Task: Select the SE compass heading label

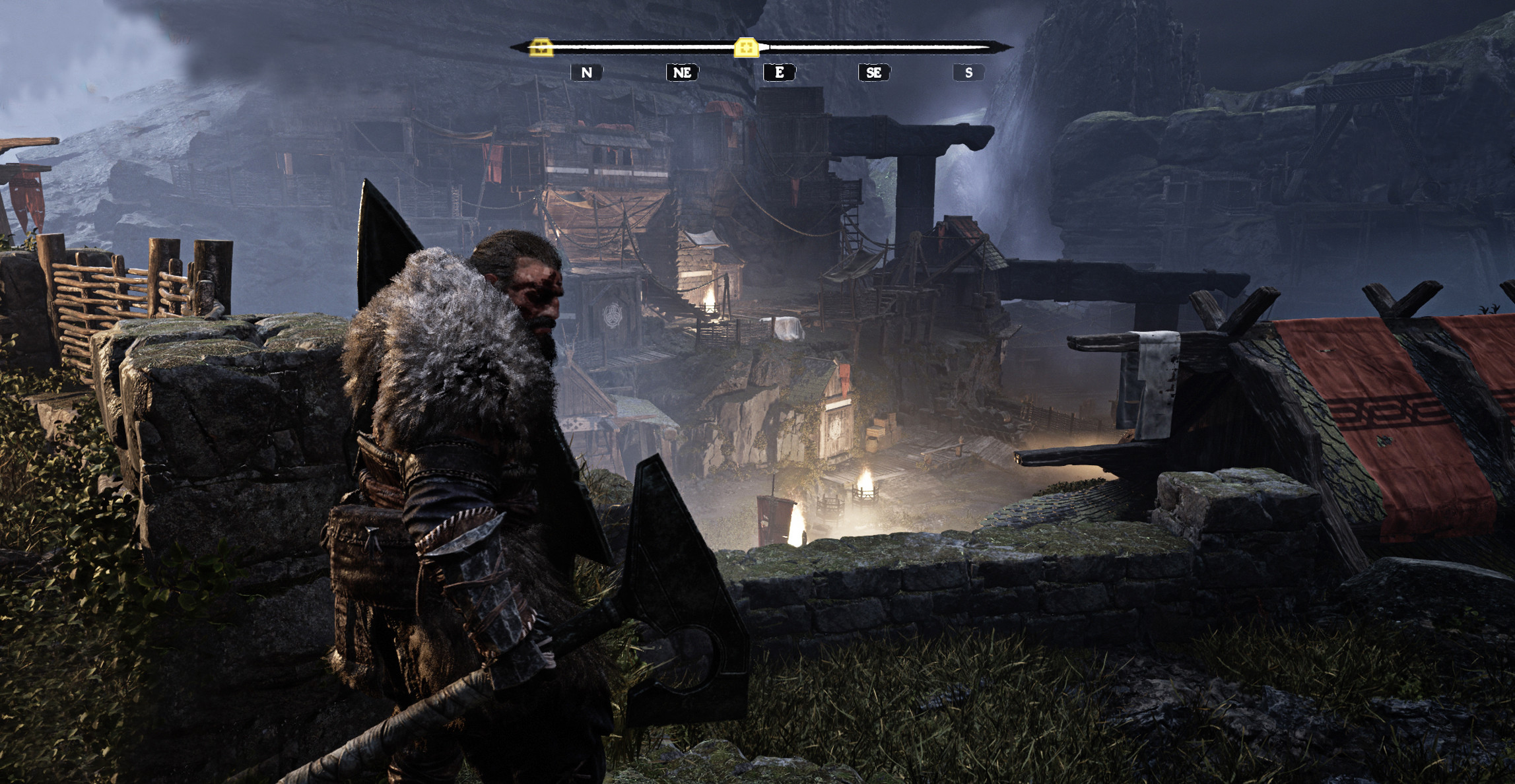Action: pyautogui.click(x=874, y=73)
